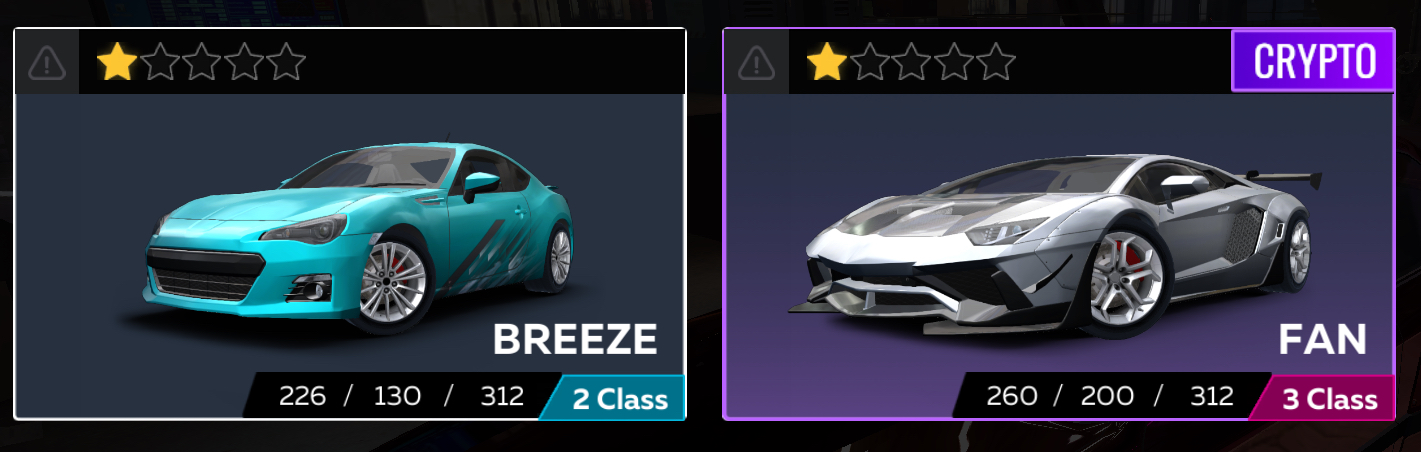Click the warning icon on Fan card
Image resolution: width=1421 pixels, height=452 pixels.
[756, 63]
